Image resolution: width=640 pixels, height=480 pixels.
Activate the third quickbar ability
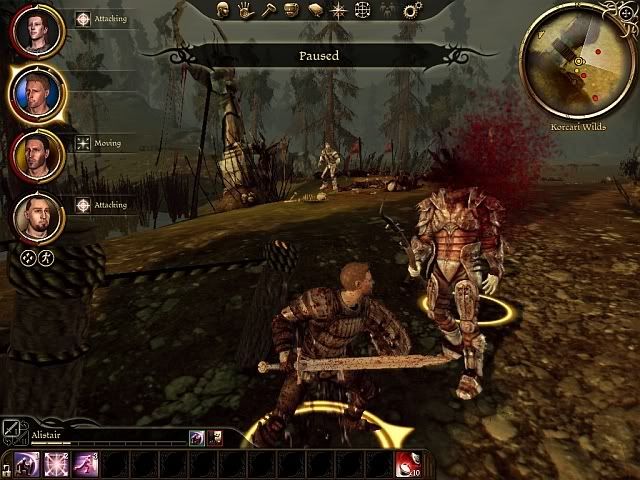(x=85, y=464)
